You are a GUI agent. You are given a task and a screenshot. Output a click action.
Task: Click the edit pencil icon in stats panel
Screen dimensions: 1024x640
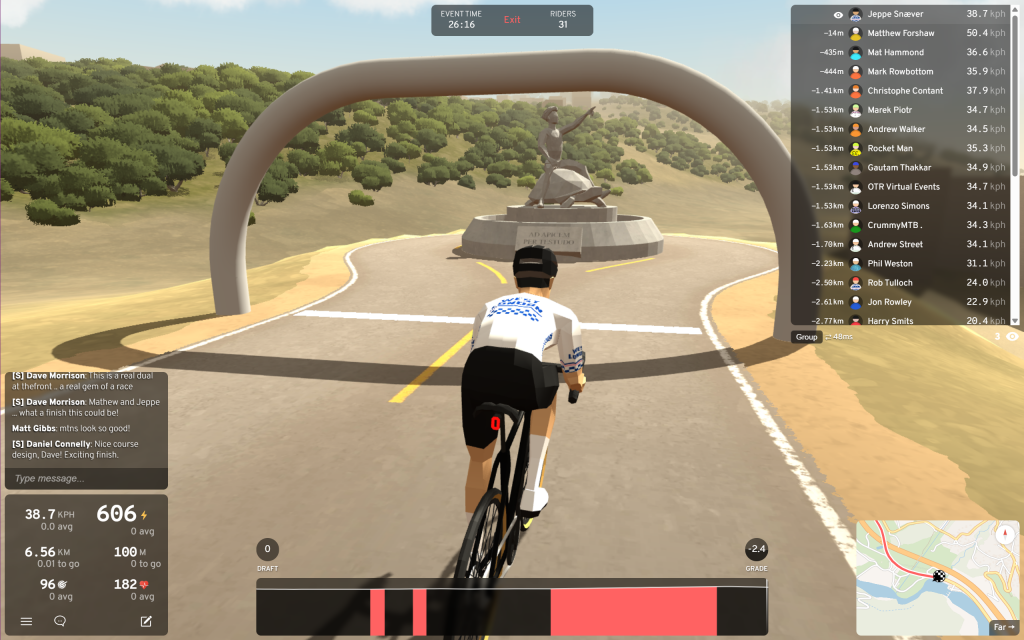point(146,621)
